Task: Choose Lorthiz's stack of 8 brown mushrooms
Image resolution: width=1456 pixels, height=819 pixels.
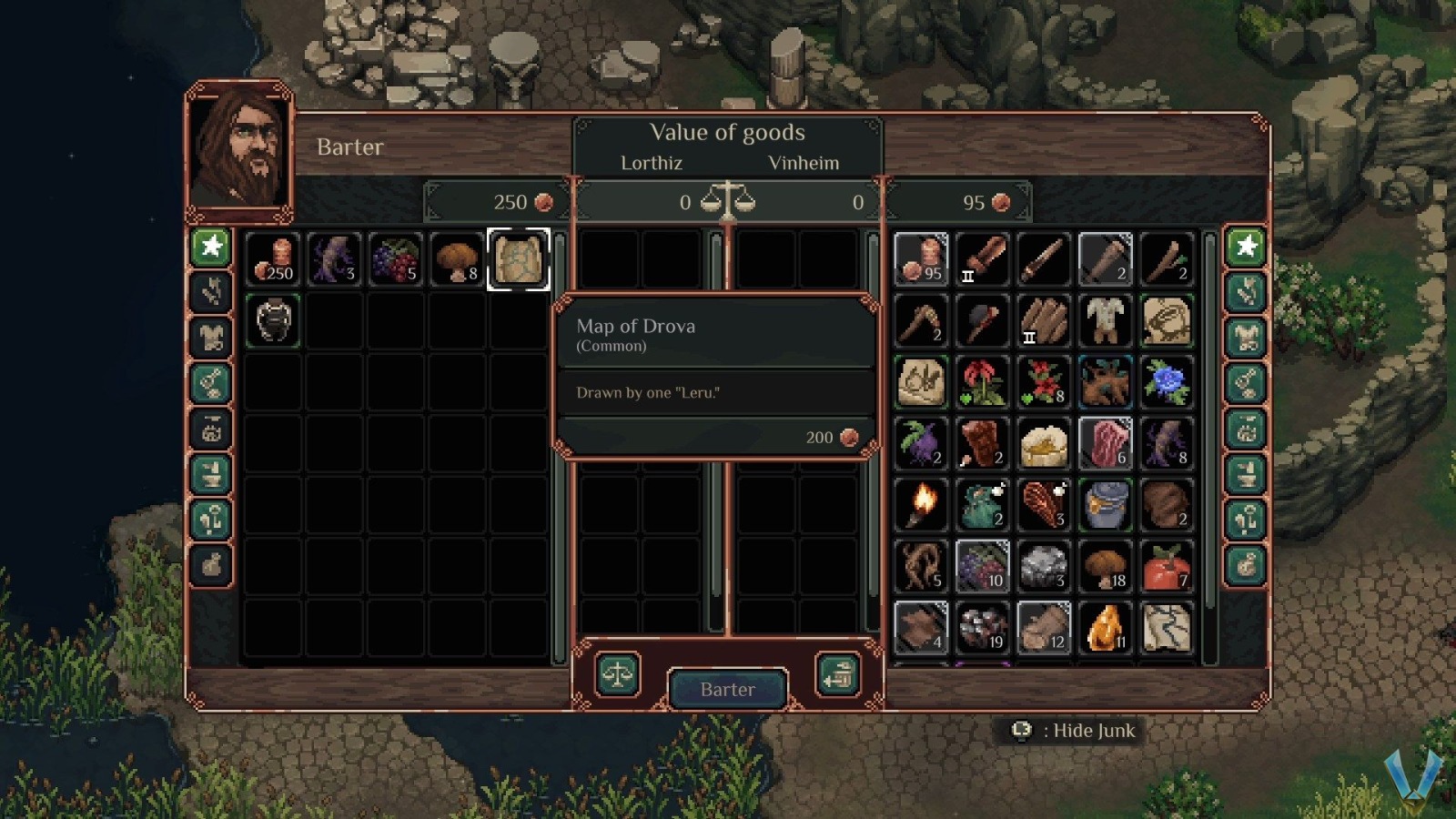Action: 457,259
